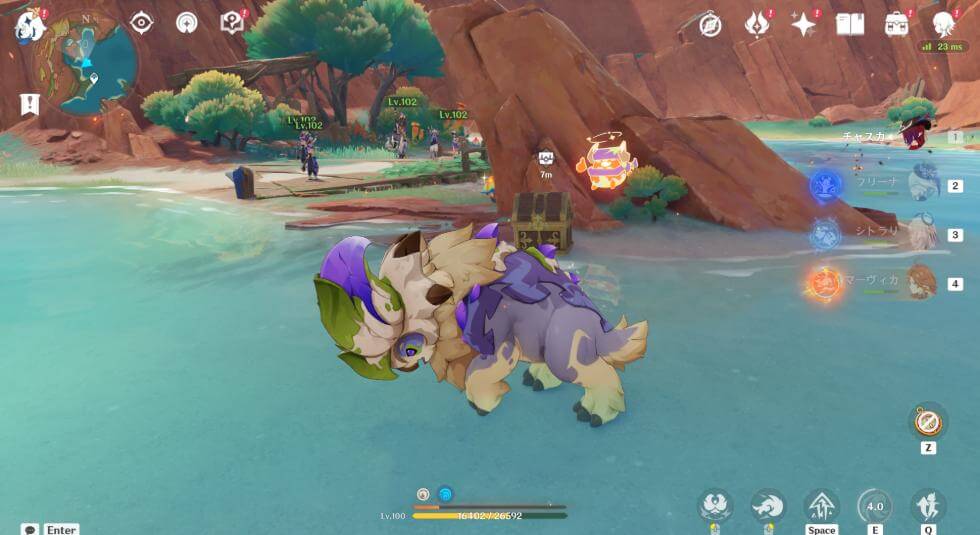This screenshot has width=980, height=535.
Task: Open the map-pin question mark icon
Action: [x=232, y=23]
